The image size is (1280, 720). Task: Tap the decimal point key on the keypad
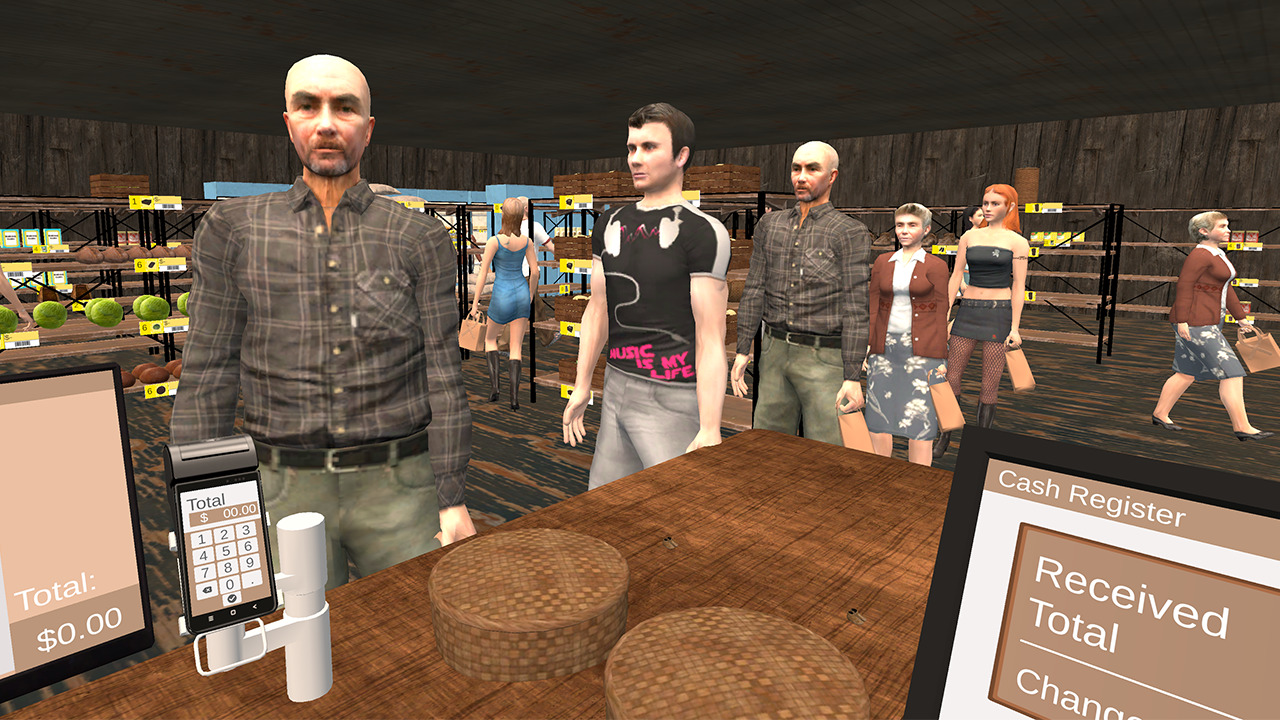coord(252,582)
